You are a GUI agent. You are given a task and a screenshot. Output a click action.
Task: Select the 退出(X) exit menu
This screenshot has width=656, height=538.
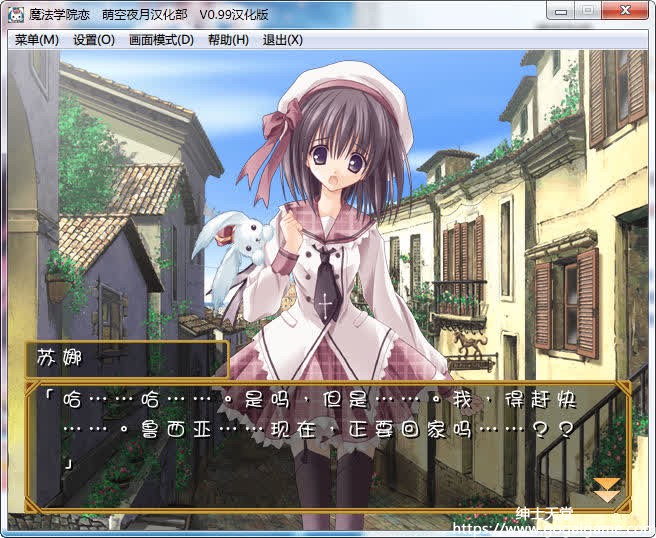(282, 40)
